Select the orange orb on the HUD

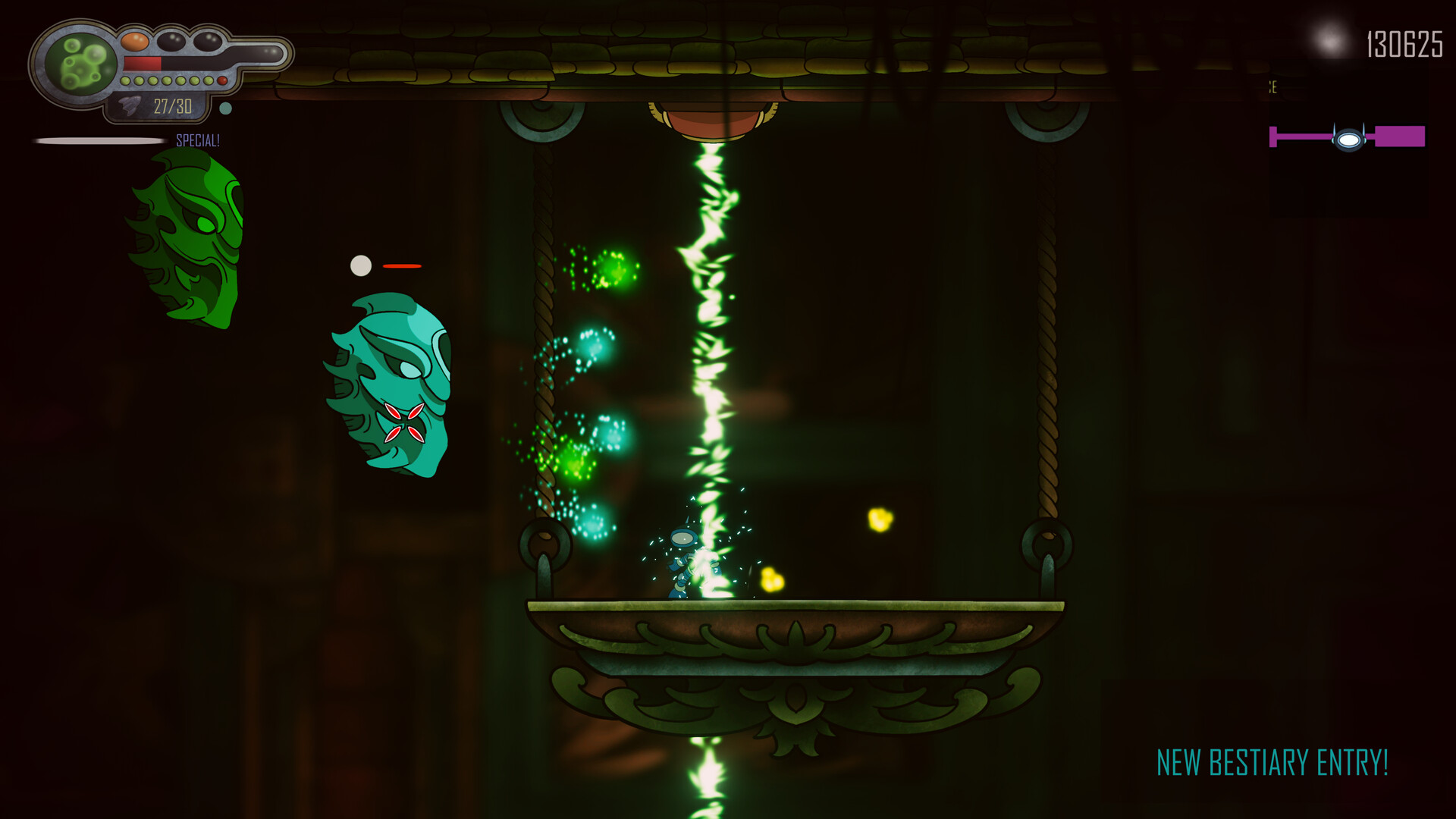[x=134, y=41]
